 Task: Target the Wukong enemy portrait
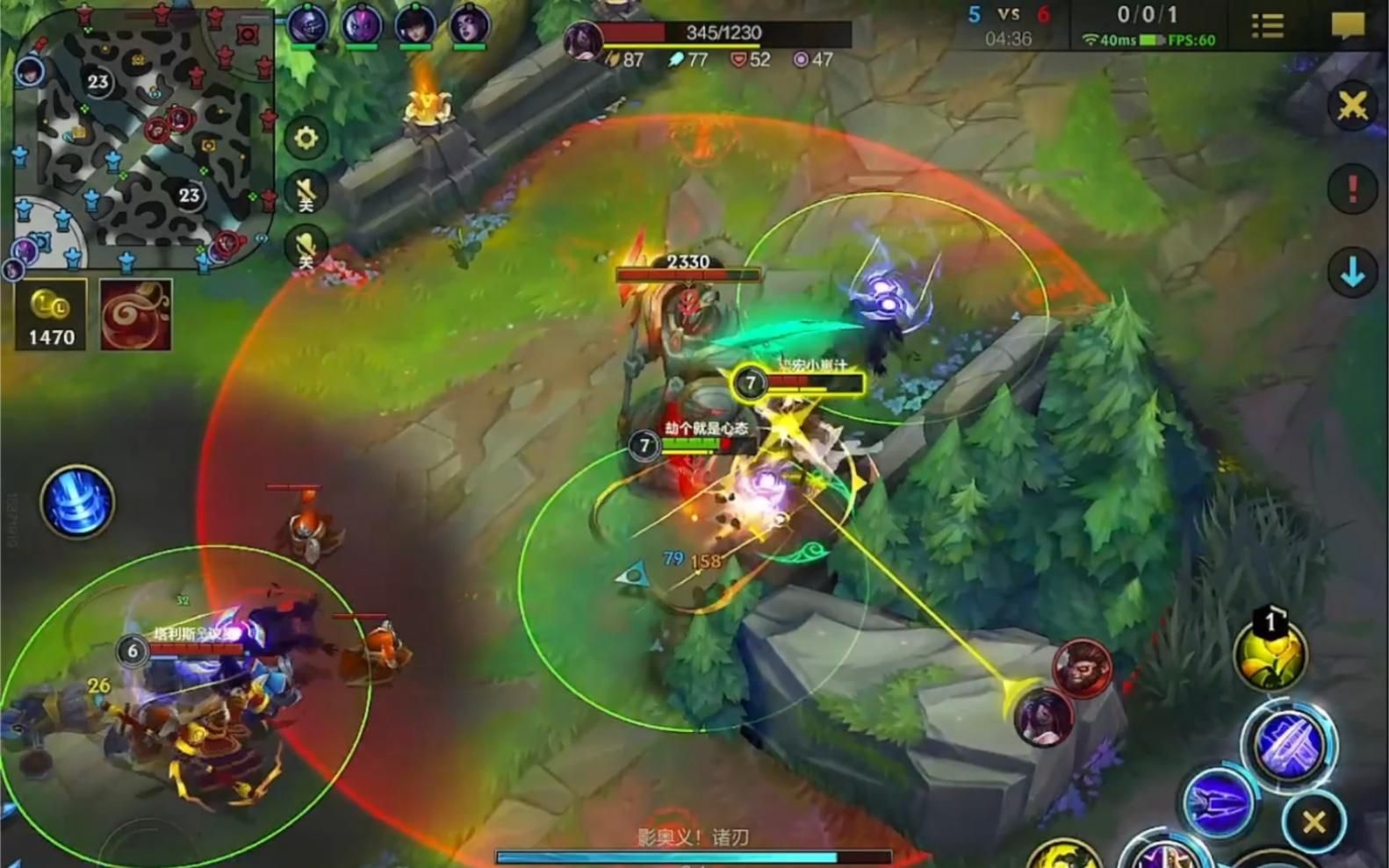coord(1083,669)
